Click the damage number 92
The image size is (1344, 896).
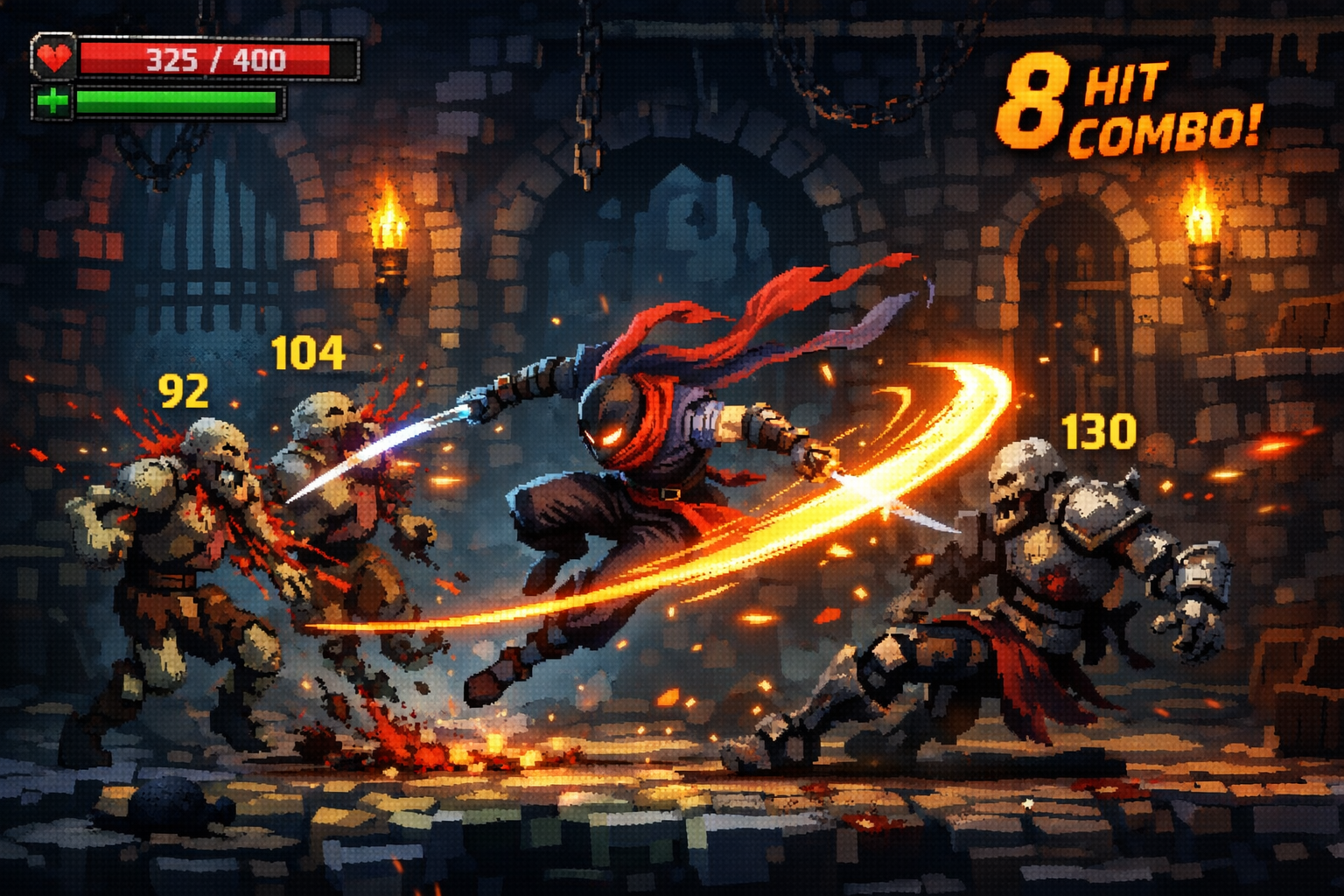182,392
